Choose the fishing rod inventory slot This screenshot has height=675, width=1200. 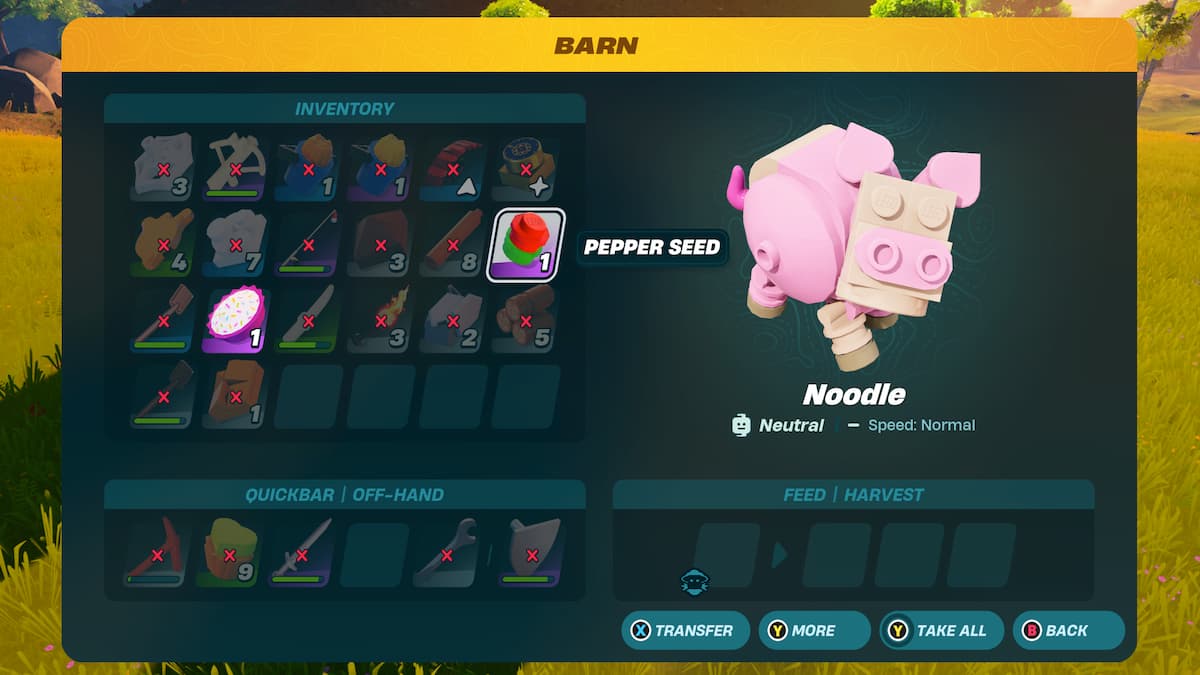[309, 245]
